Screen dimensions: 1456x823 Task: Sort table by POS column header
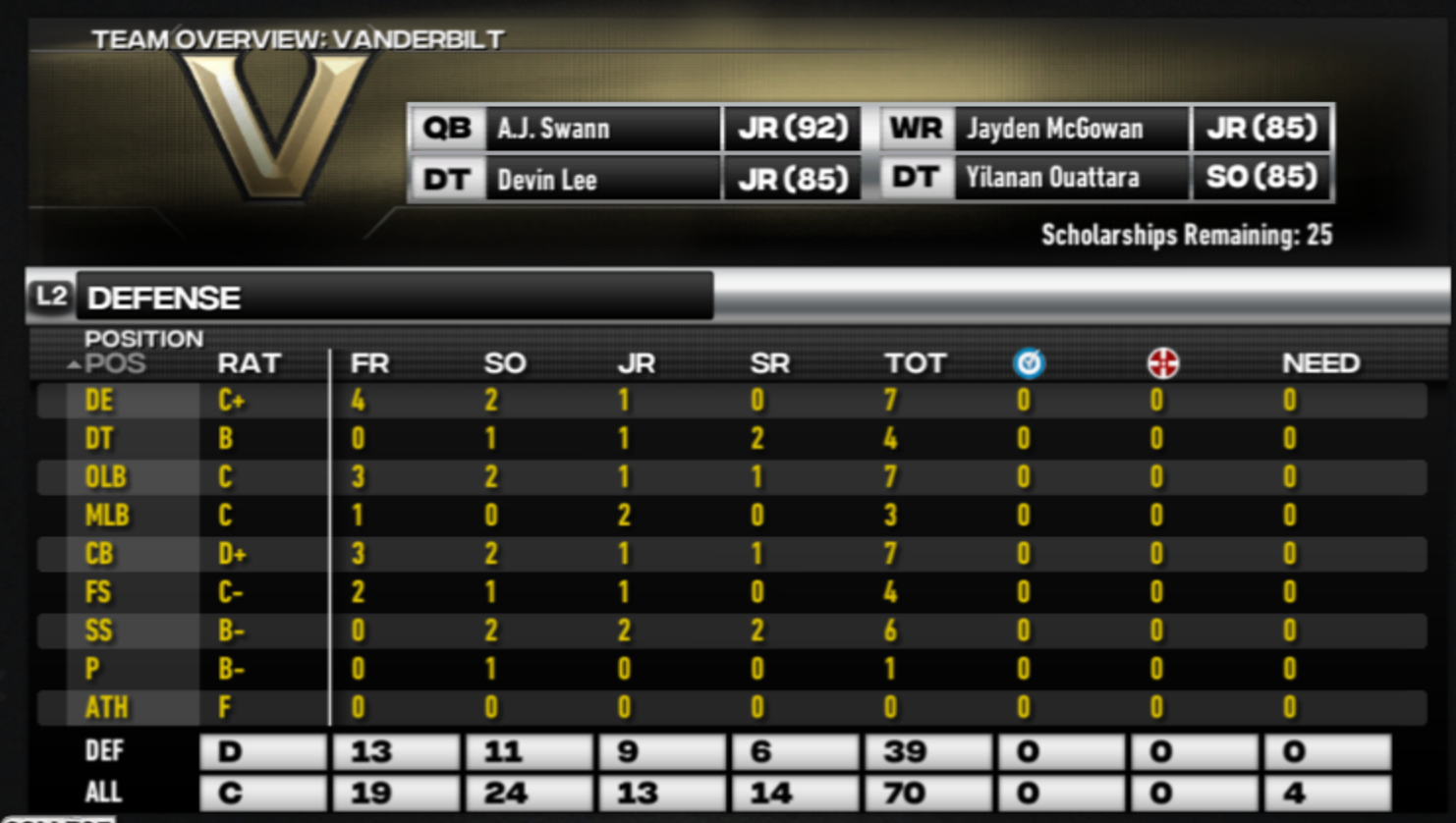(115, 364)
